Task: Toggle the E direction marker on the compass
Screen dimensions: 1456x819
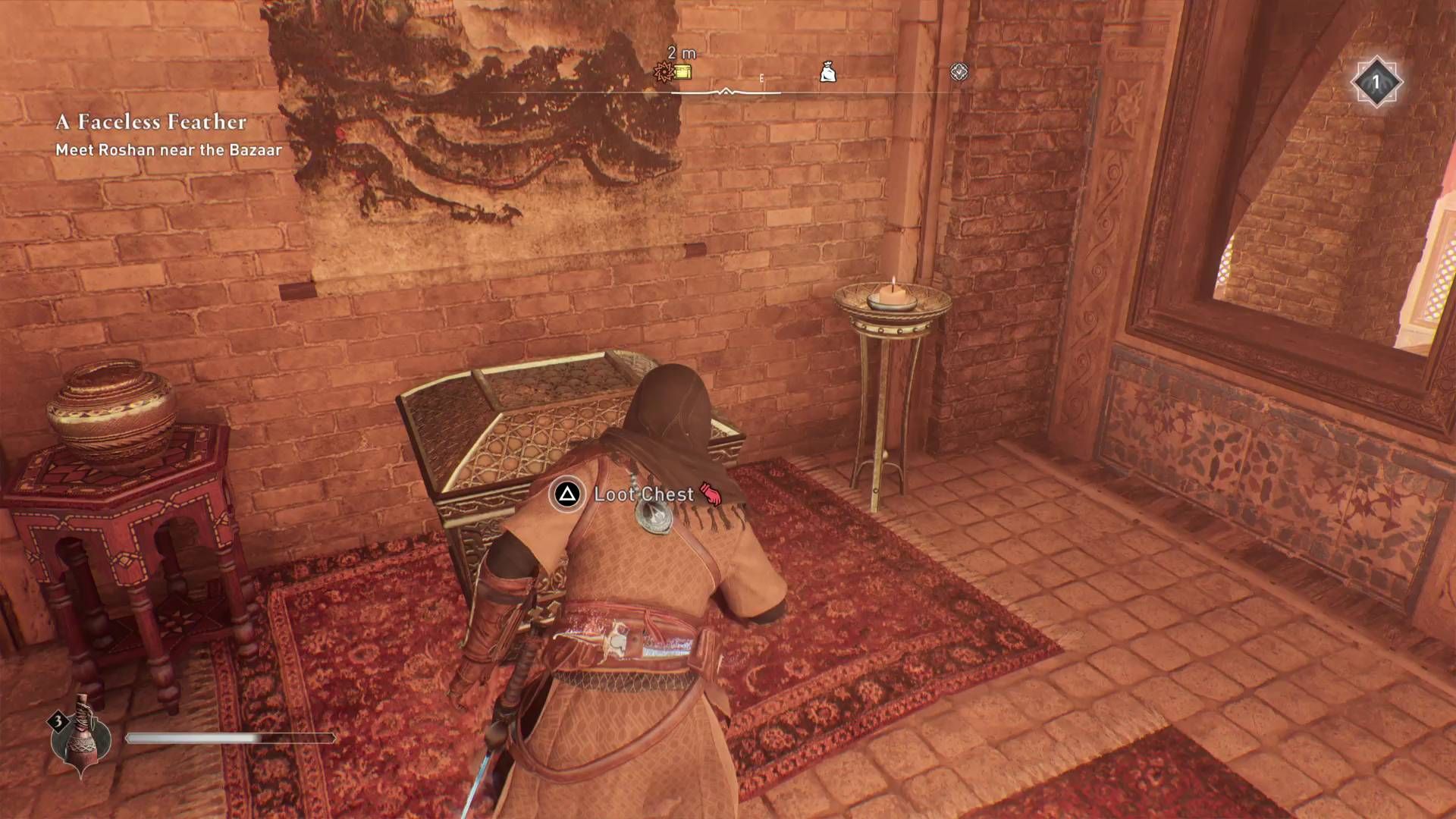Action: [x=761, y=77]
